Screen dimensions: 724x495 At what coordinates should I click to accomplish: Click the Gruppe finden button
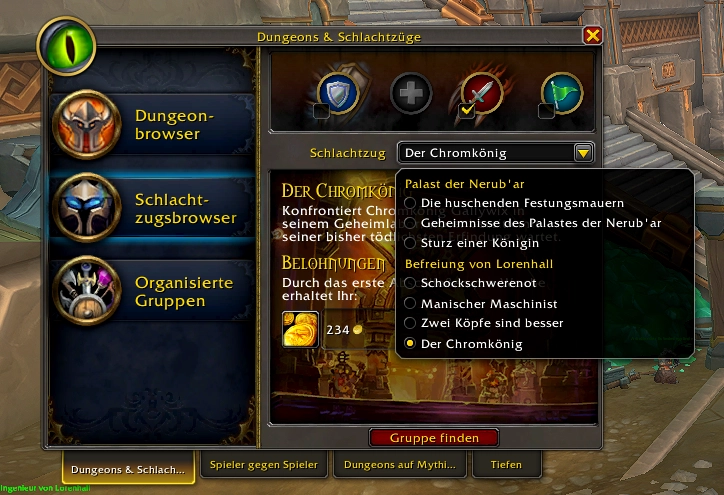[x=434, y=438]
